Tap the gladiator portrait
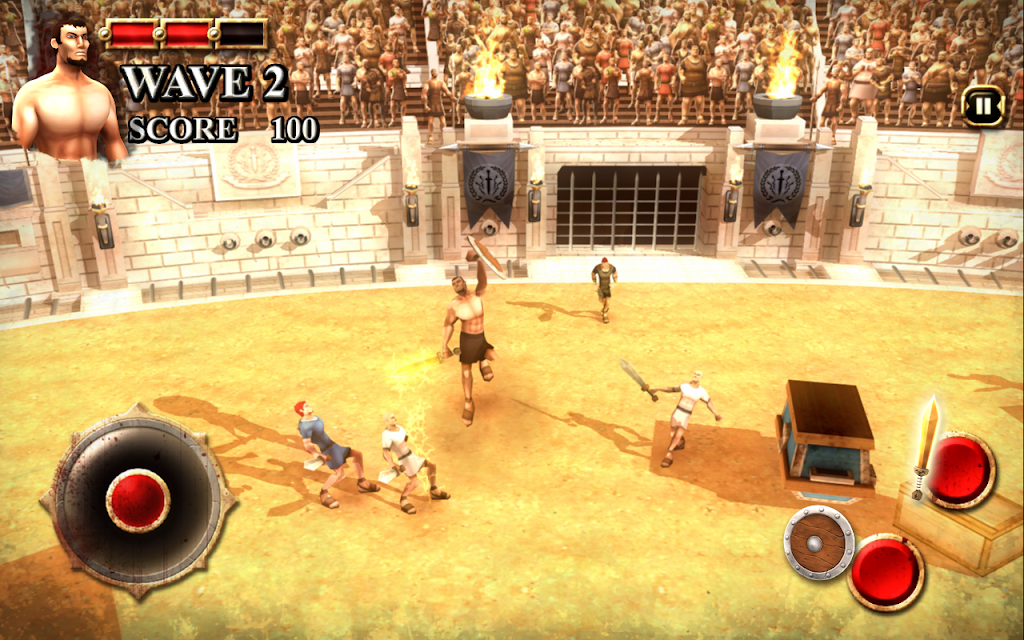Screen dimensions: 1024x640 click(x=67, y=92)
